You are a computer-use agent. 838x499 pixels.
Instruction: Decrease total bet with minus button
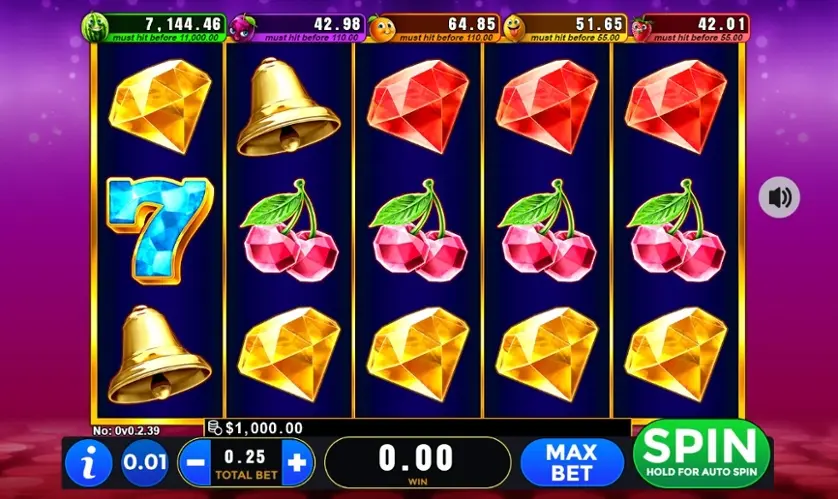(x=195, y=463)
